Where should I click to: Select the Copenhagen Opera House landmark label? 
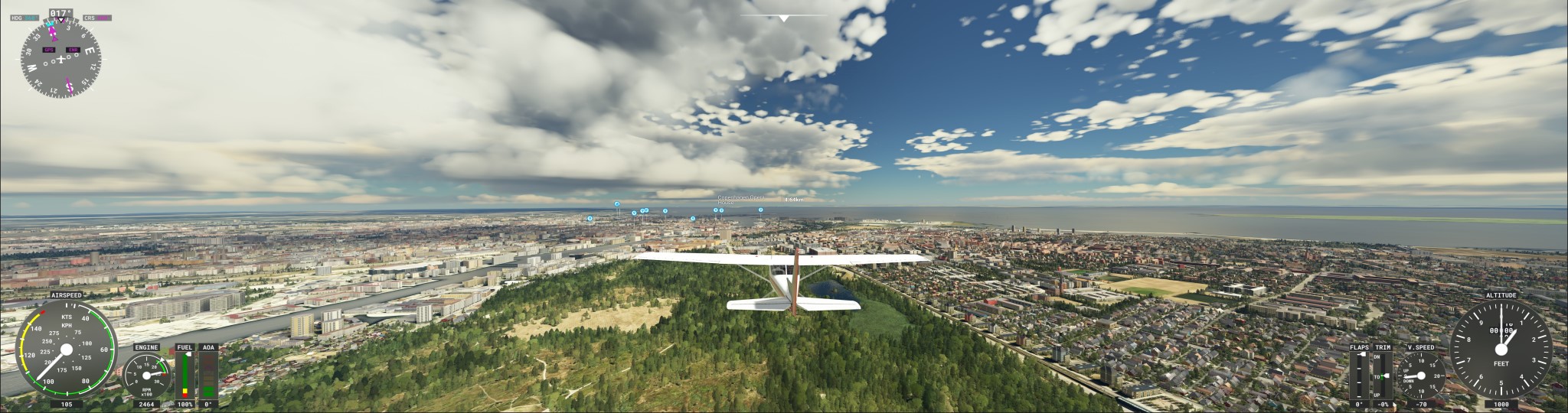740,198
